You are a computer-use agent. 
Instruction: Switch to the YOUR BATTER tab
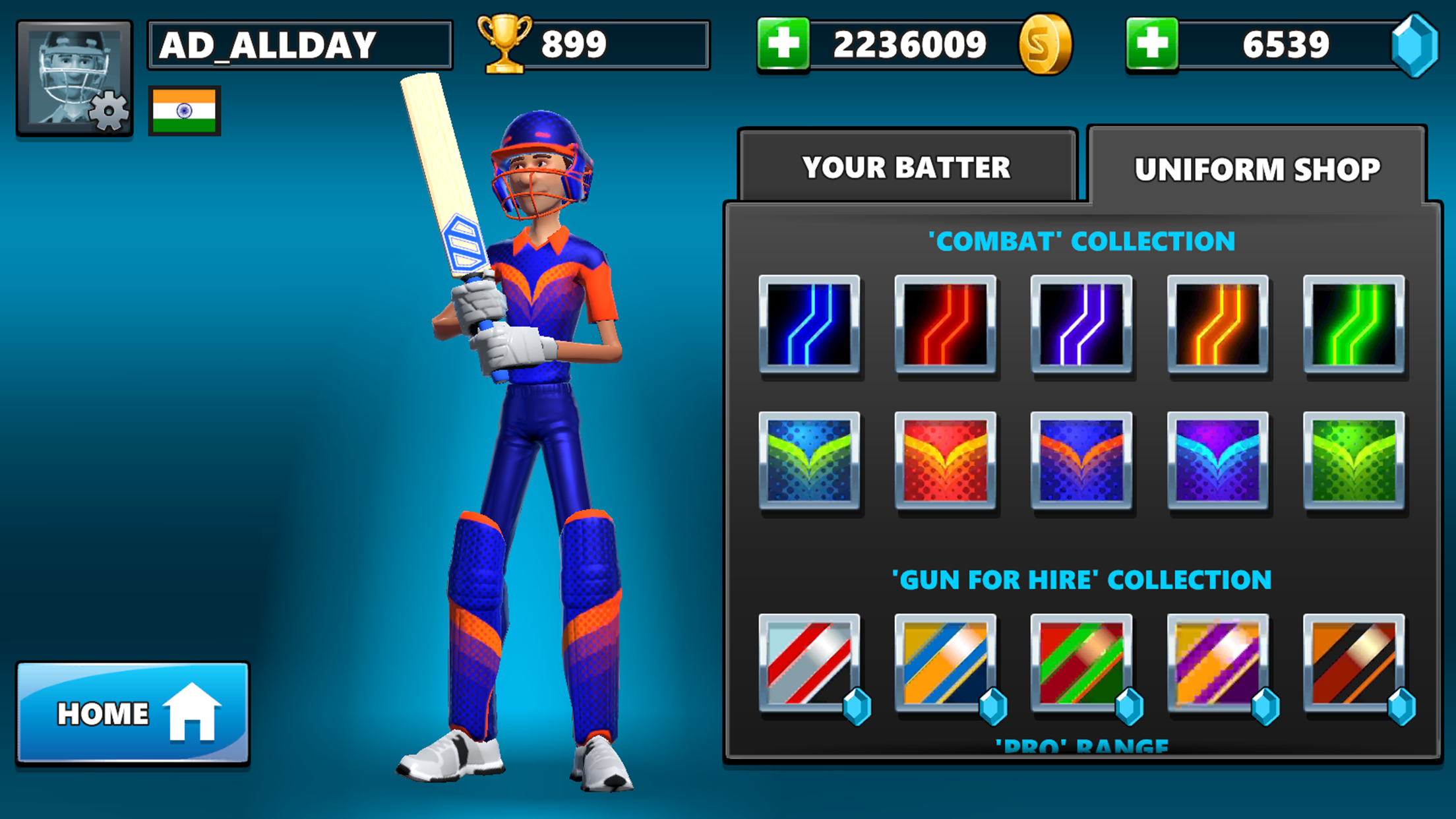coord(906,167)
